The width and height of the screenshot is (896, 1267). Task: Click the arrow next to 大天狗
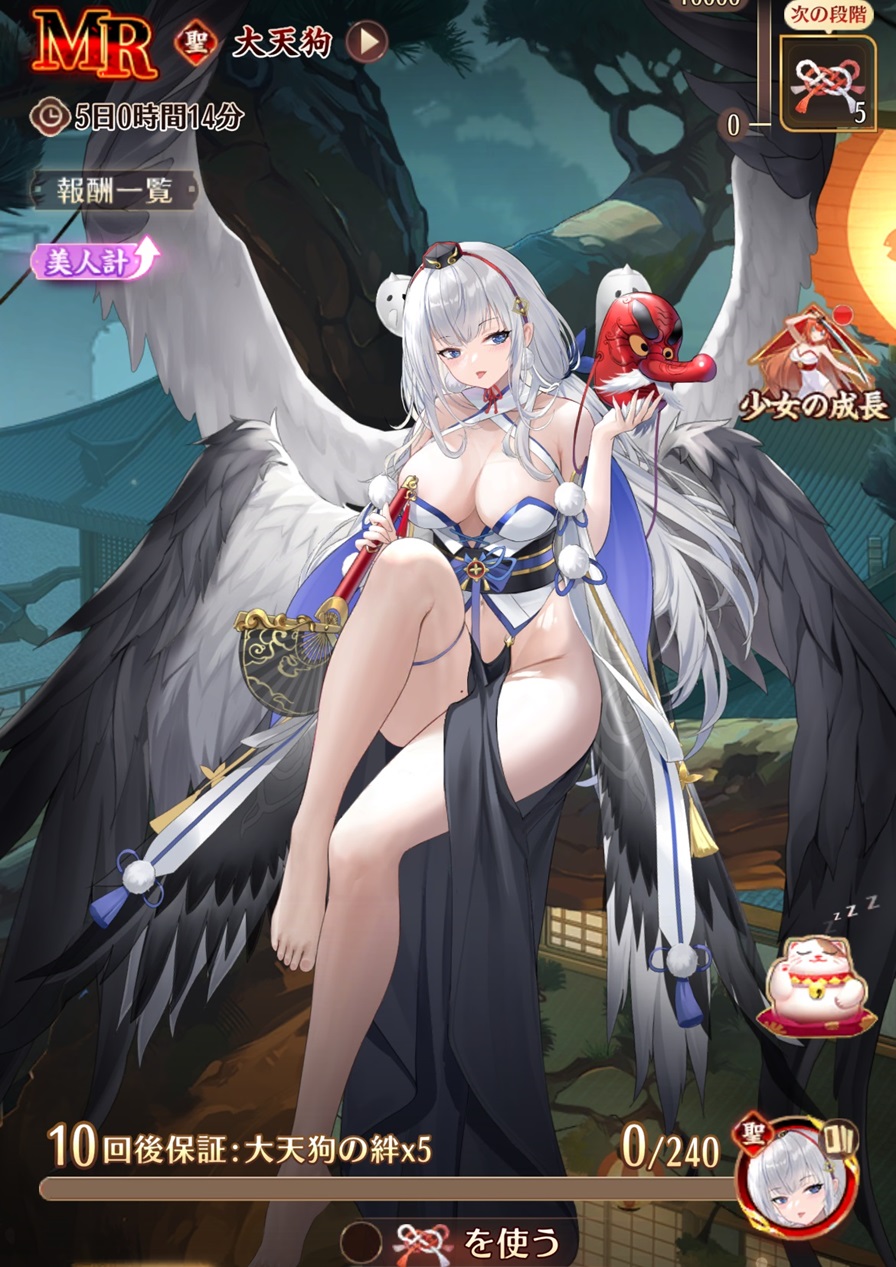coord(367,42)
